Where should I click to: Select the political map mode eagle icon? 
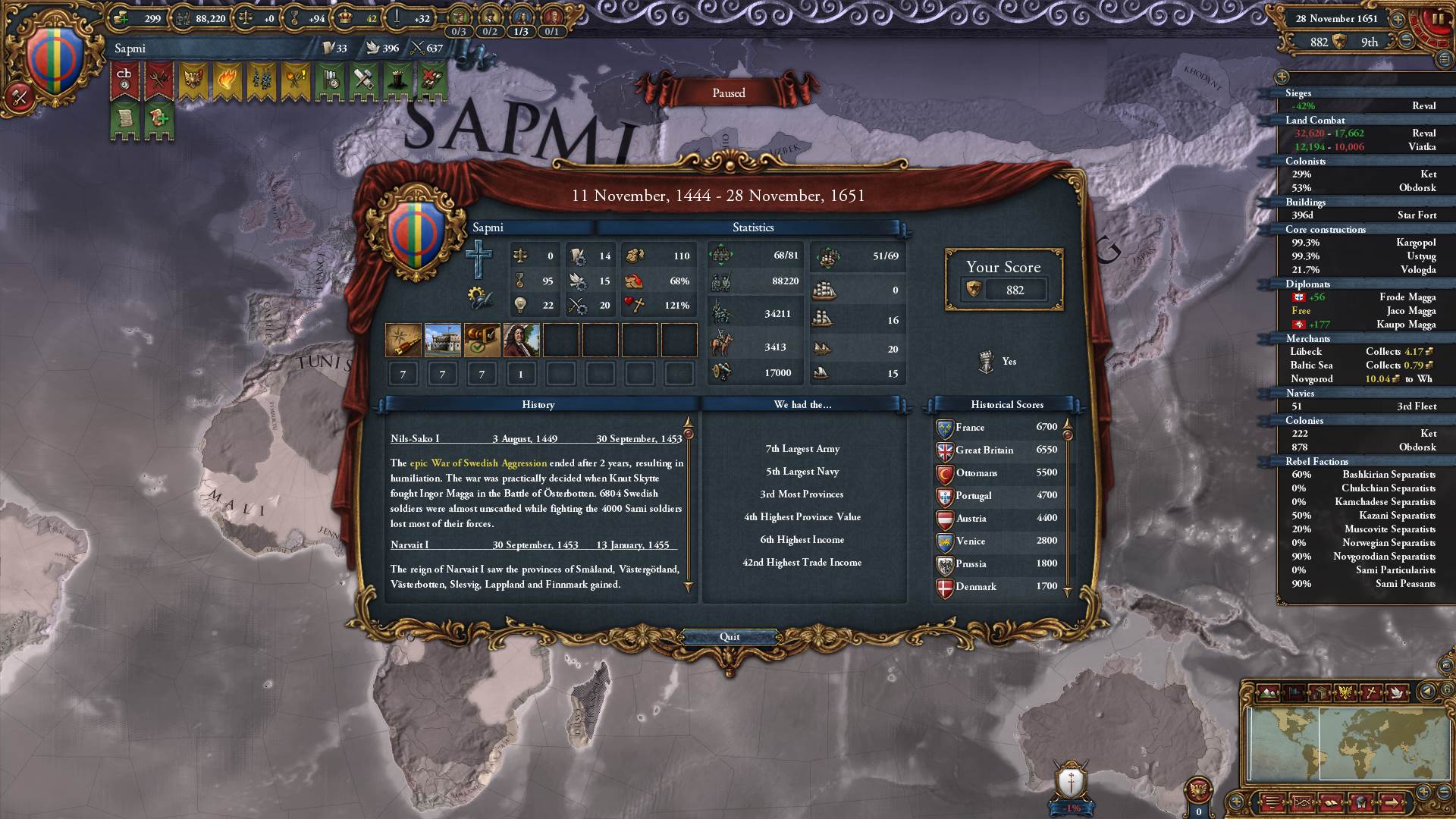pyautogui.click(x=1345, y=692)
